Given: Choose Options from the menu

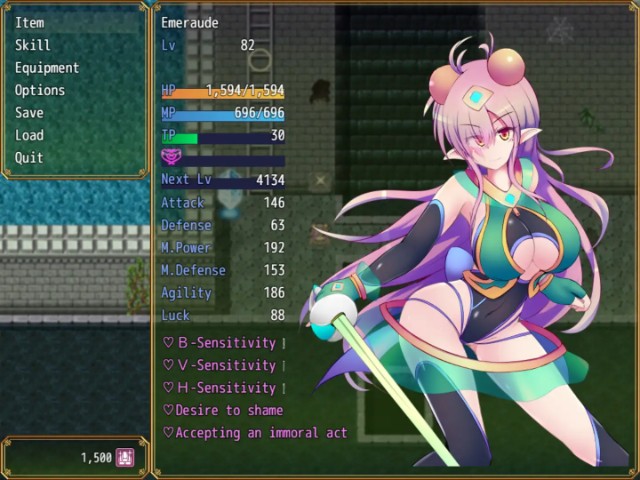Looking at the screenshot, I should 40,90.
